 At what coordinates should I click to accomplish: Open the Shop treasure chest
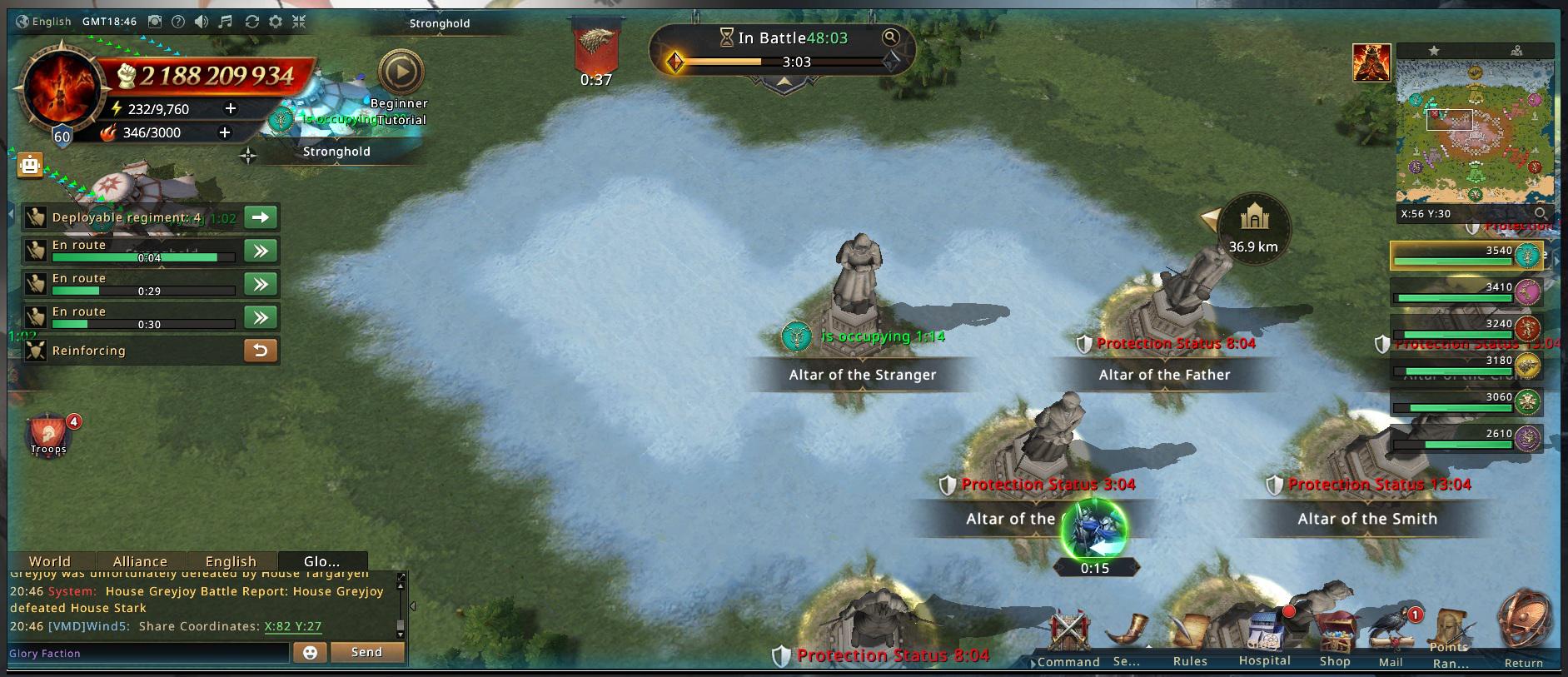pos(1335,638)
